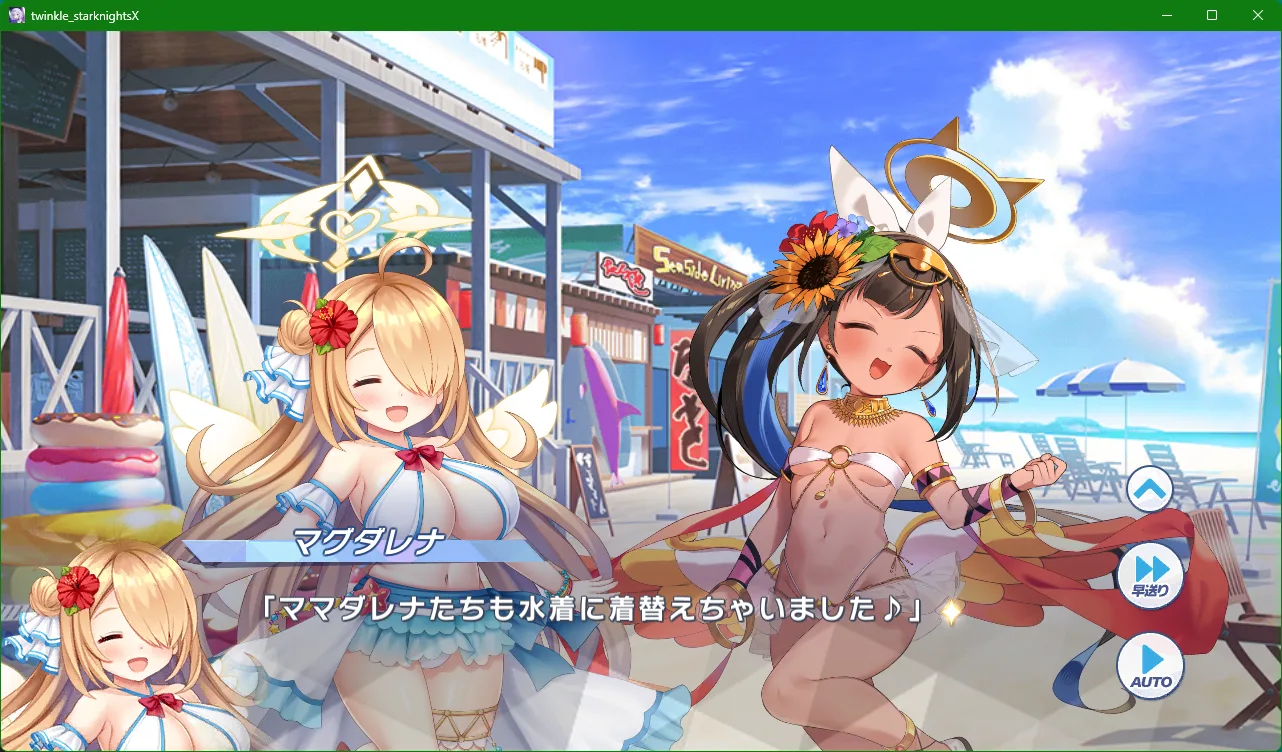Fast-forward the story with 早送り button
Viewport: 1282px width, 752px height.
point(1150,575)
